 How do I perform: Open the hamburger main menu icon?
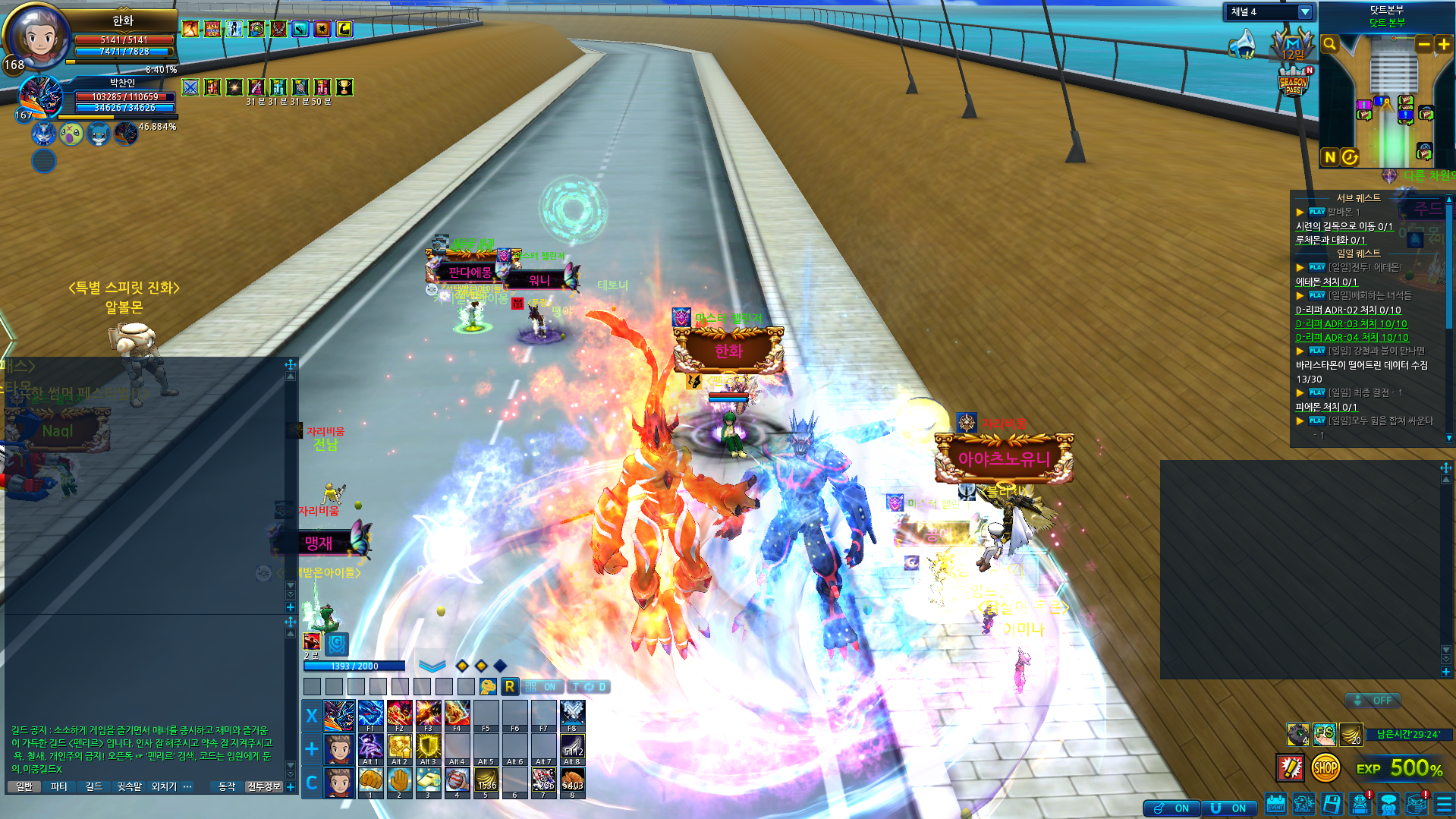coord(1444,805)
